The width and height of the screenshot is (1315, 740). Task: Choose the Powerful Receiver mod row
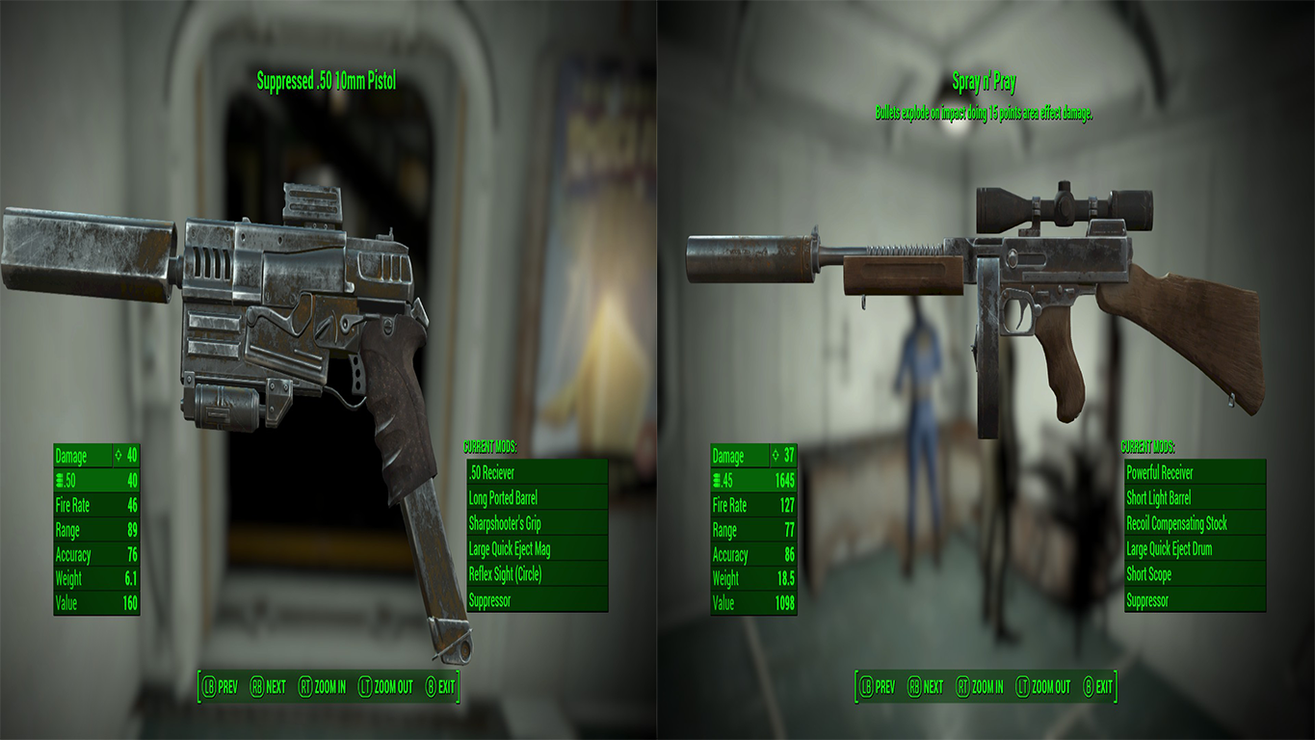(x=1195, y=472)
